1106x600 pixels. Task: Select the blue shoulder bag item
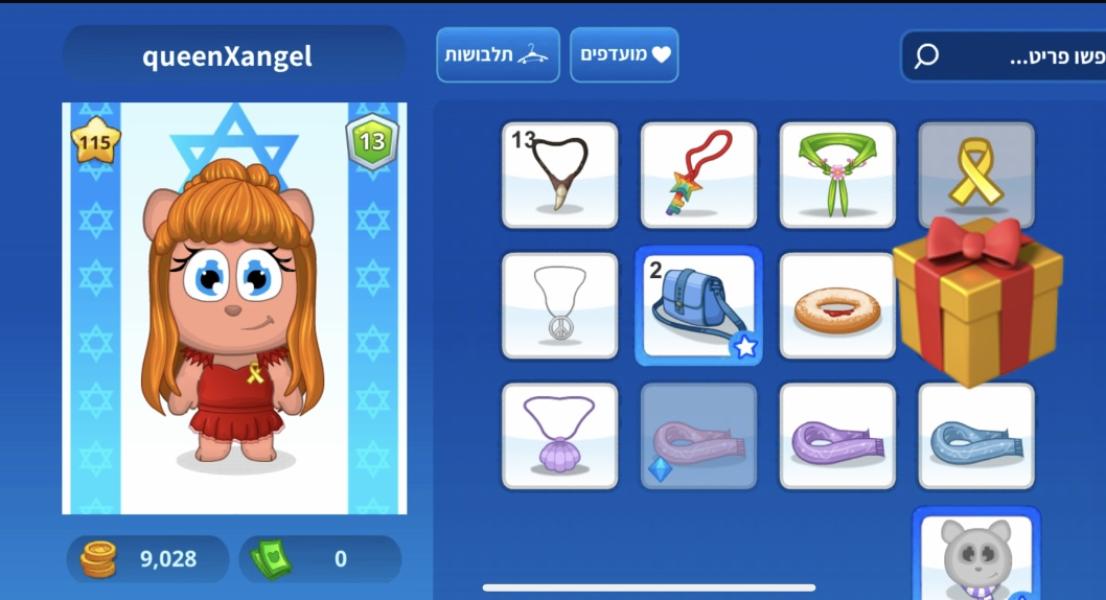pos(698,305)
